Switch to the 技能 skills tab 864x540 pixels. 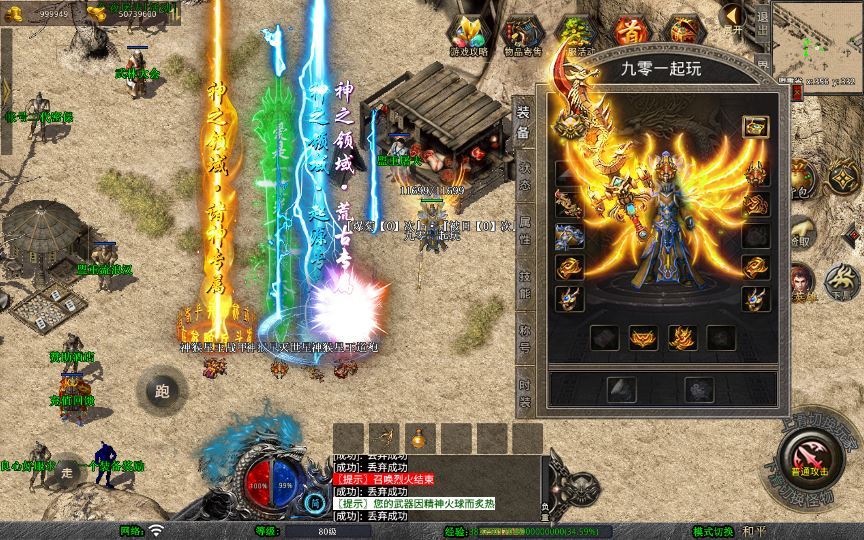[x=524, y=284]
